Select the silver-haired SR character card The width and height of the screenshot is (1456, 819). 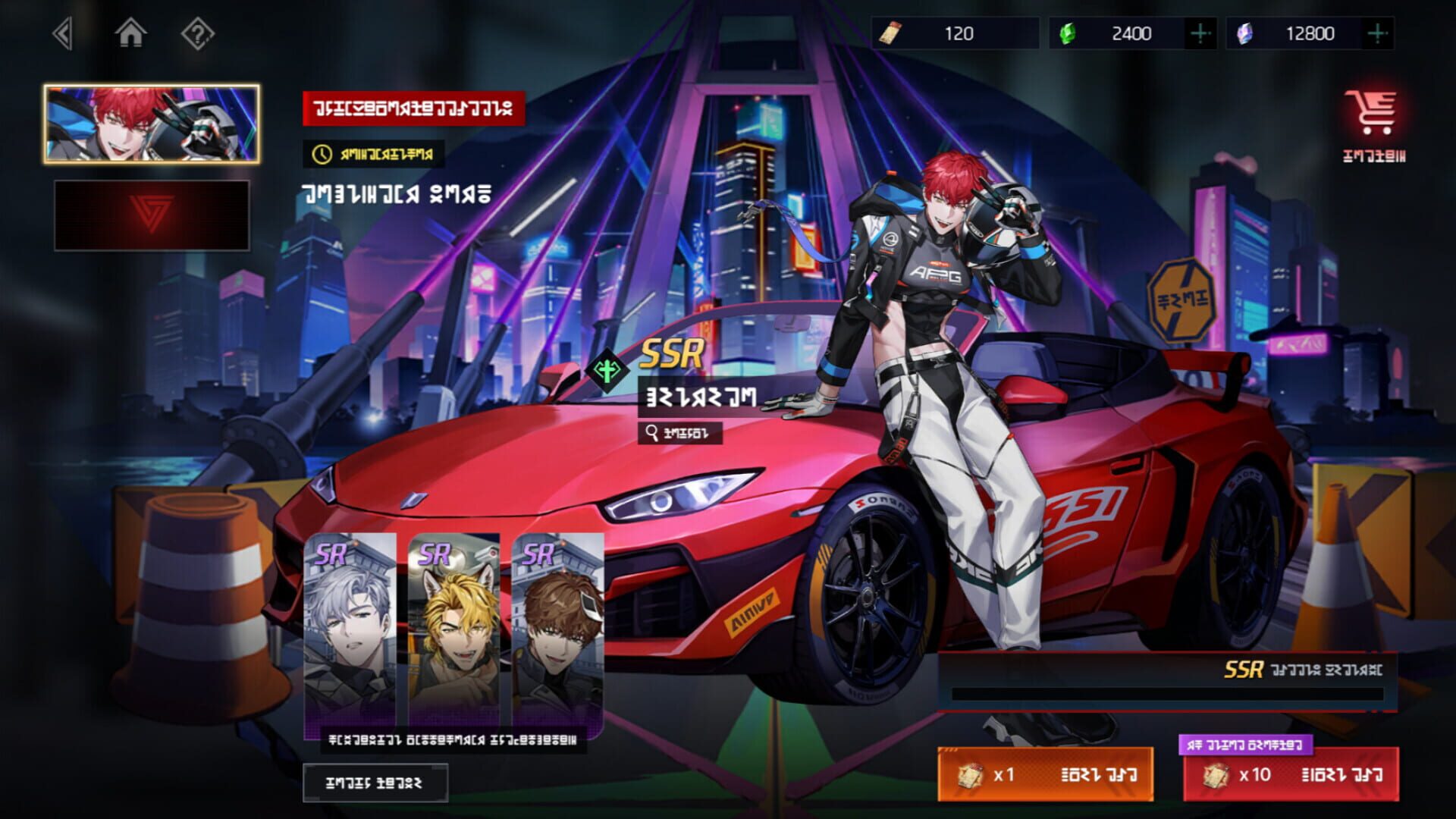(x=350, y=629)
